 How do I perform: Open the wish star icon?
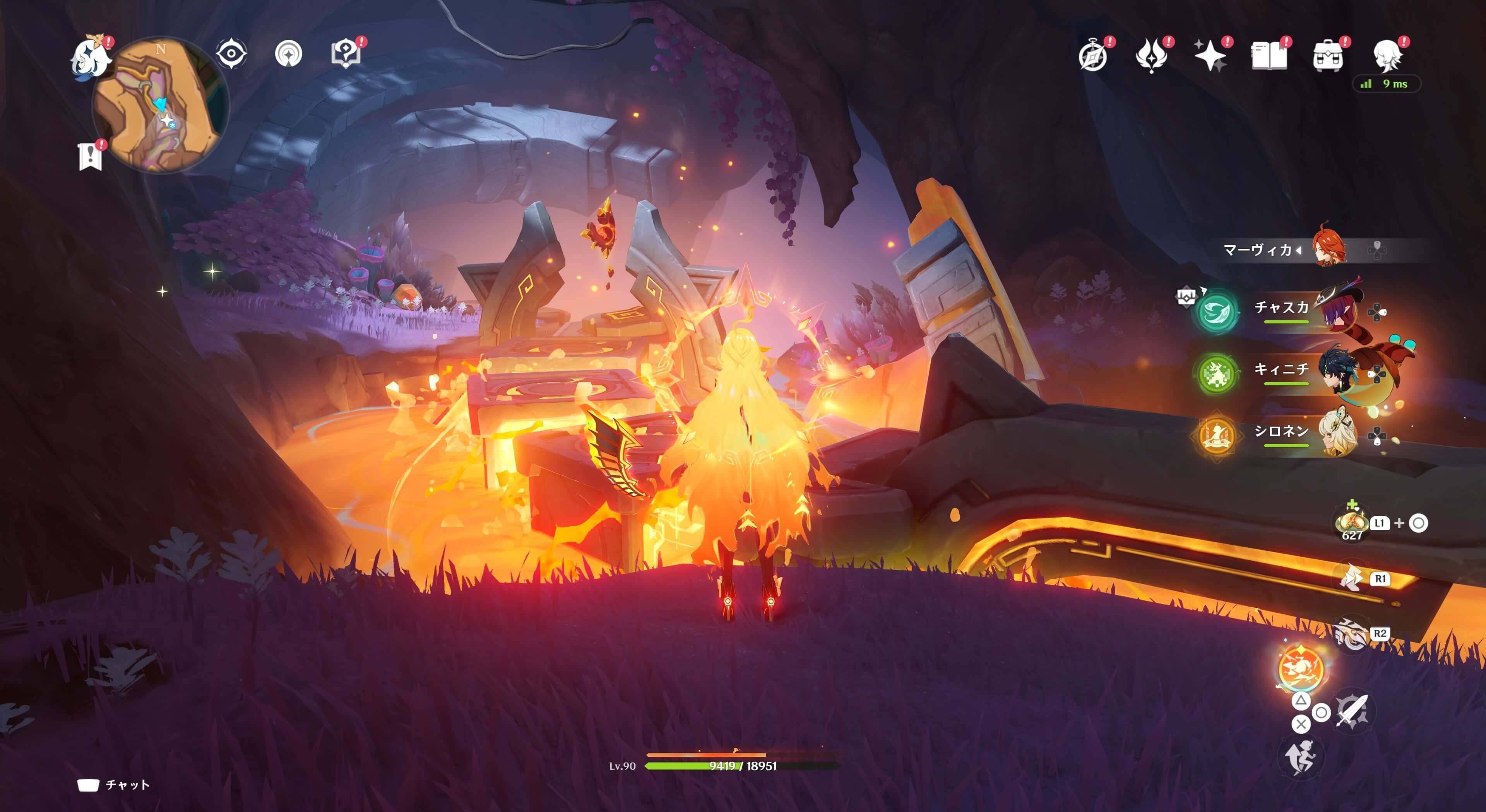coord(1210,56)
